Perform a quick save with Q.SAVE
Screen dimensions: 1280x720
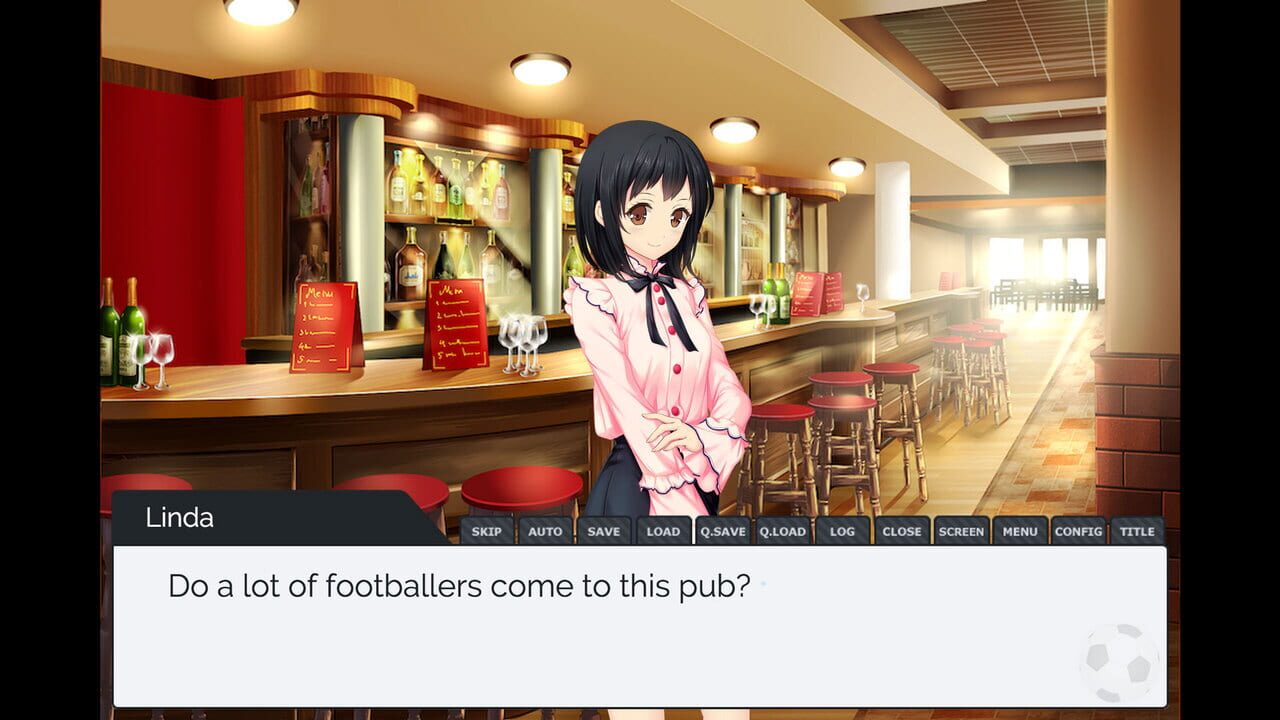click(x=723, y=531)
